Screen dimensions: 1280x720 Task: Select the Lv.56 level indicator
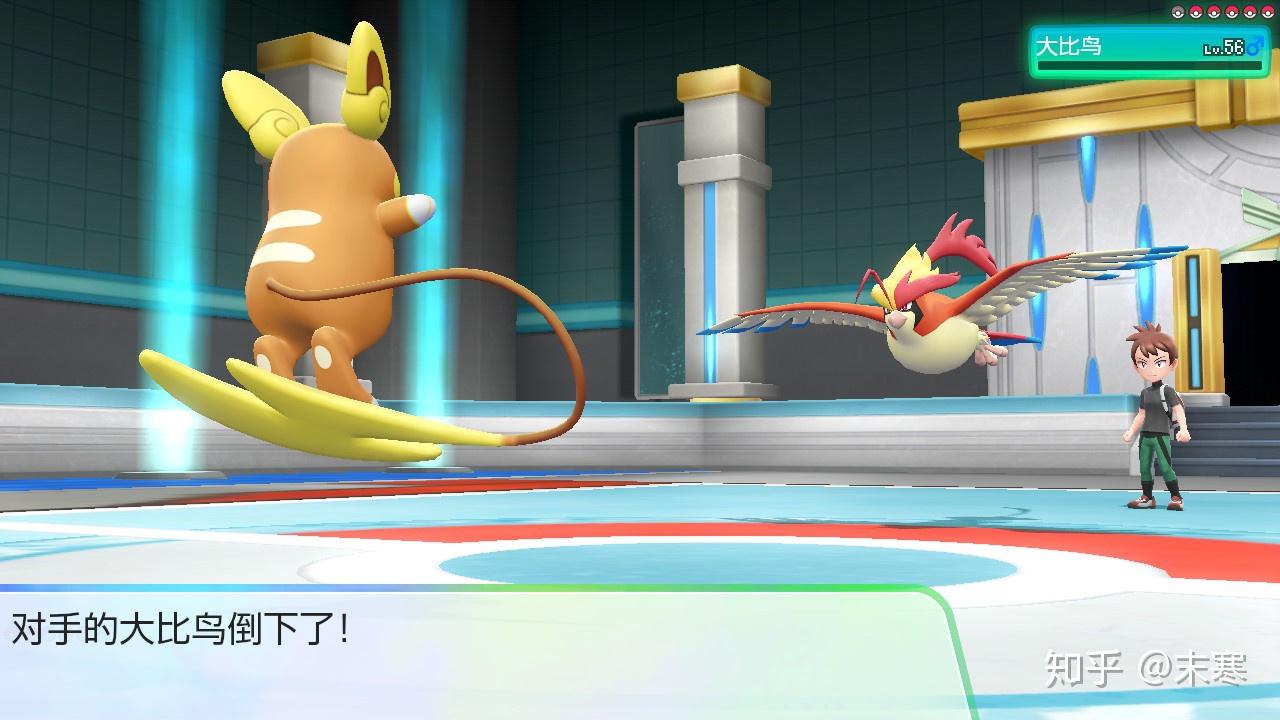pos(1222,49)
